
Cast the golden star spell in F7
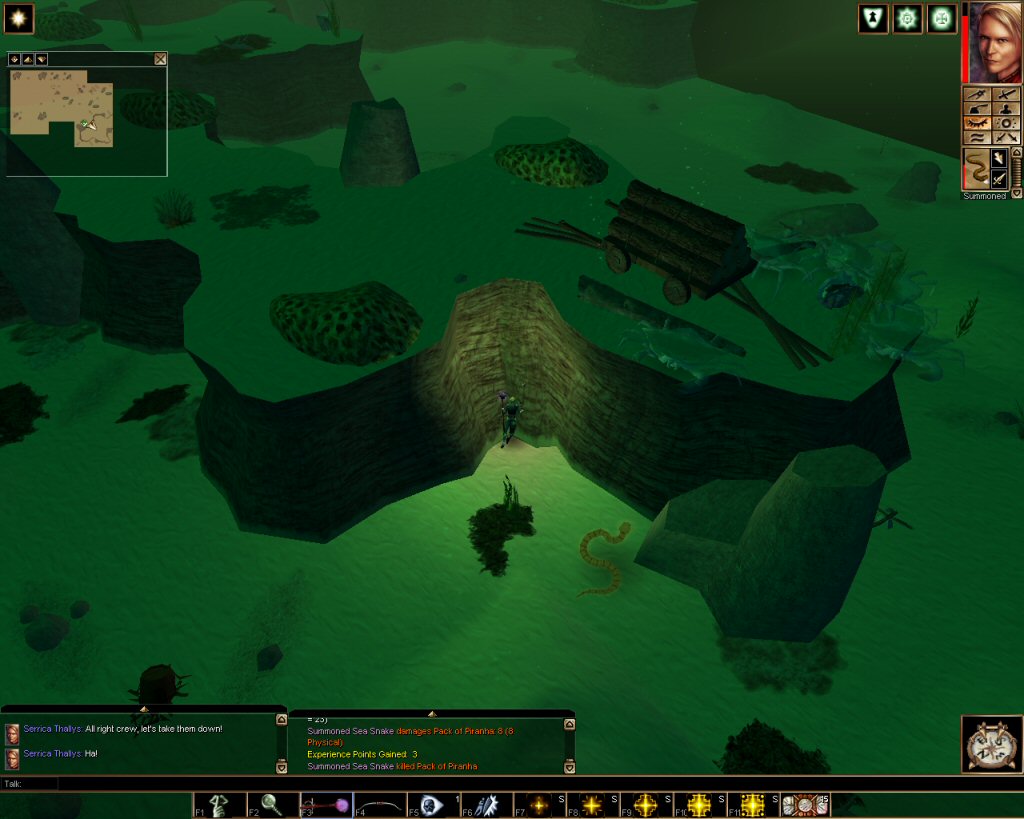(540, 805)
